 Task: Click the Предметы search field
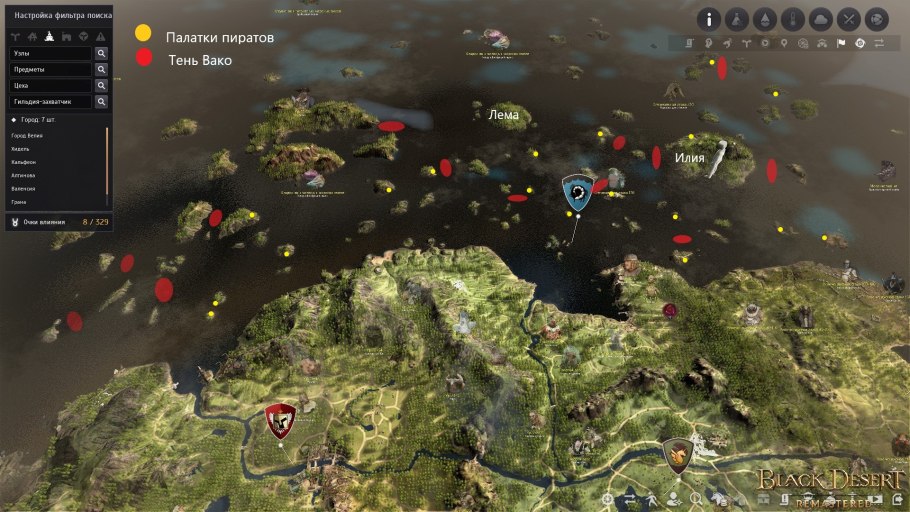click(50, 70)
